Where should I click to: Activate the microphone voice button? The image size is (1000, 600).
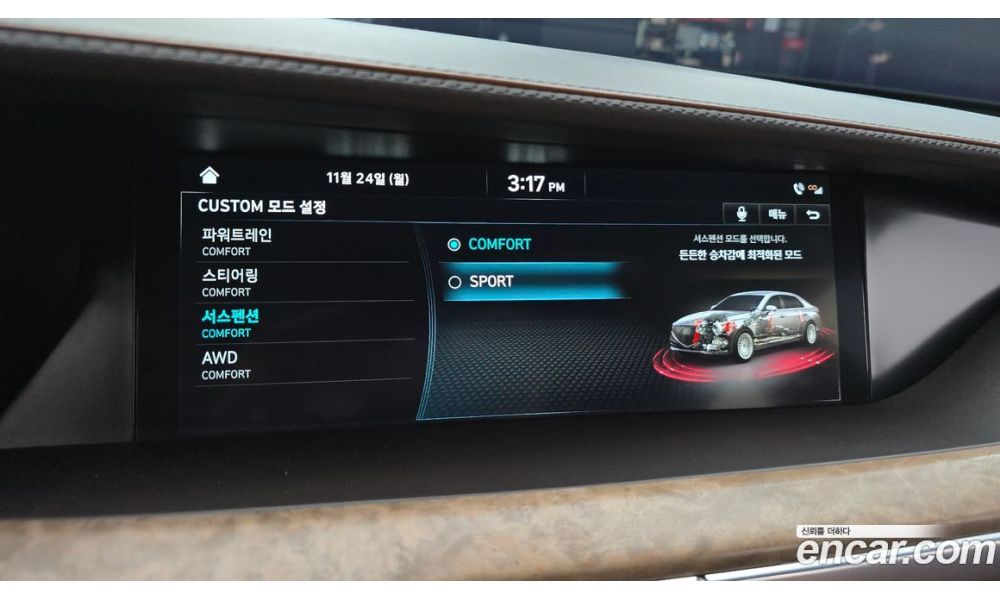click(741, 214)
